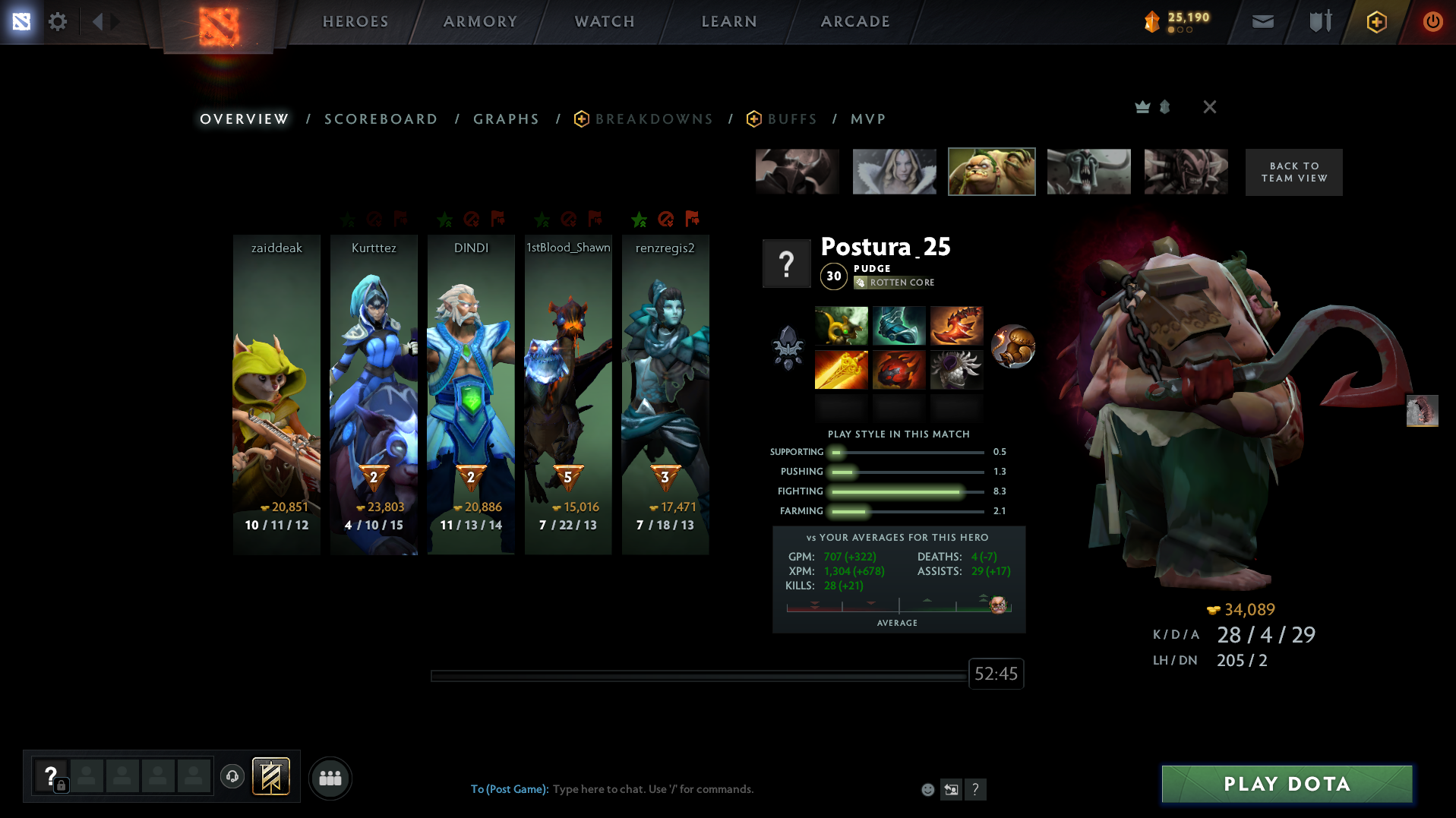The image size is (1456, 818).
Task: Open the MVP tab
Action: pyautogui.click(x=868, y=119)
